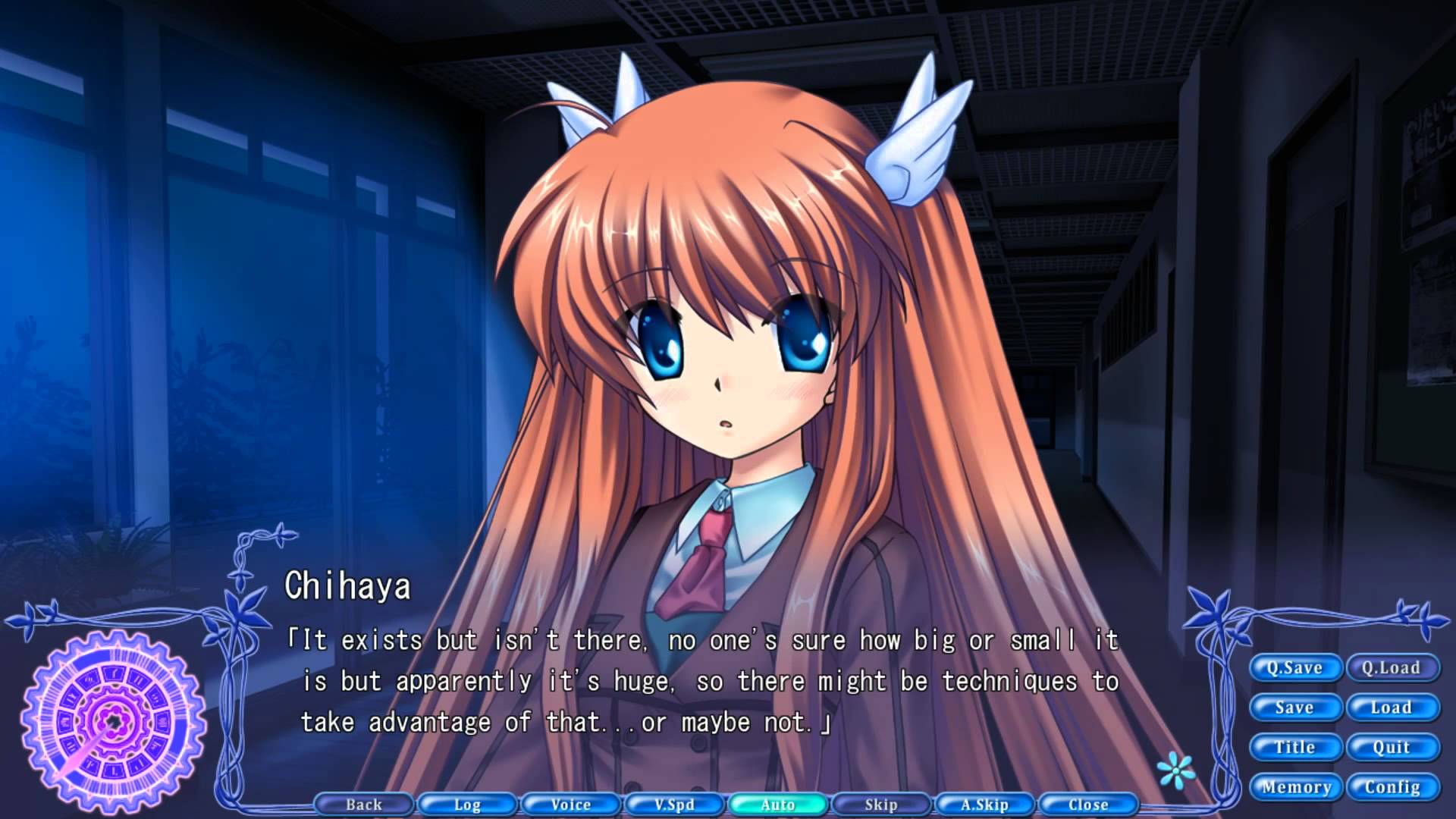Screen dimensions: 1456x819
Task: Click the purple gear dial emblem
Action: [x=114, y=719]
